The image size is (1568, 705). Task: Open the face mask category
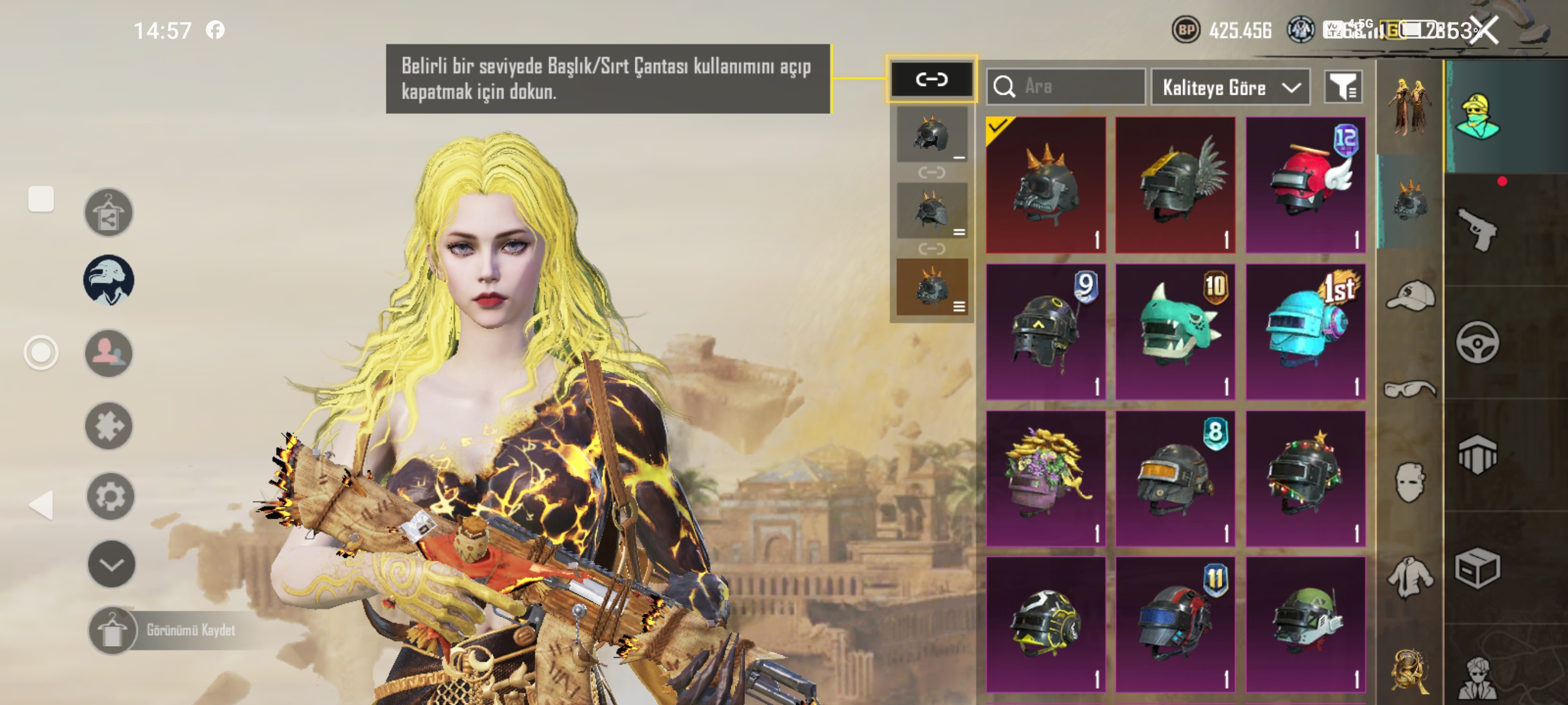coord(1410,482)
